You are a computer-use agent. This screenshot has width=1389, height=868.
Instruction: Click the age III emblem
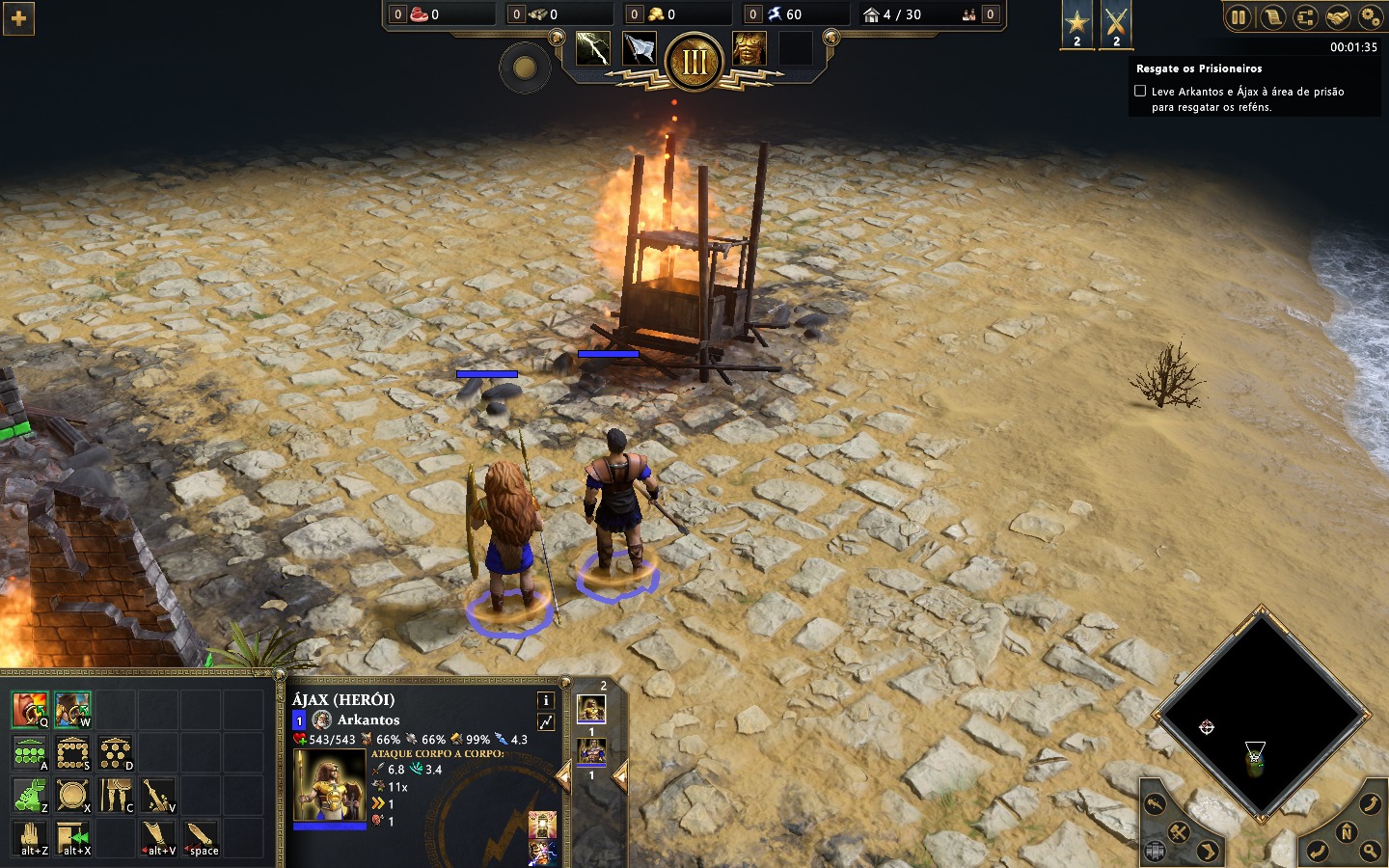click(694, 62)
